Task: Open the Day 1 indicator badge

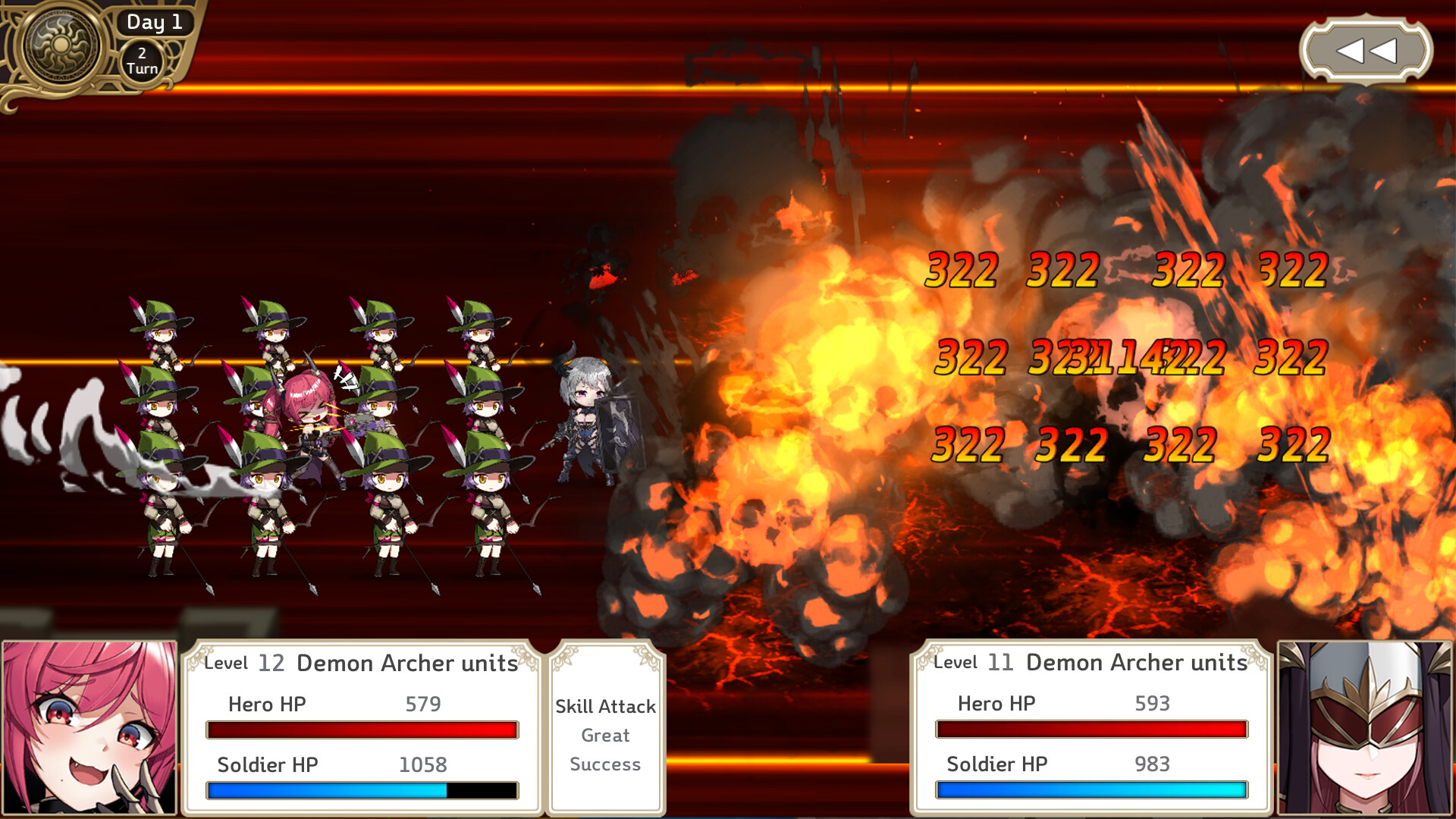Action: 154,22
